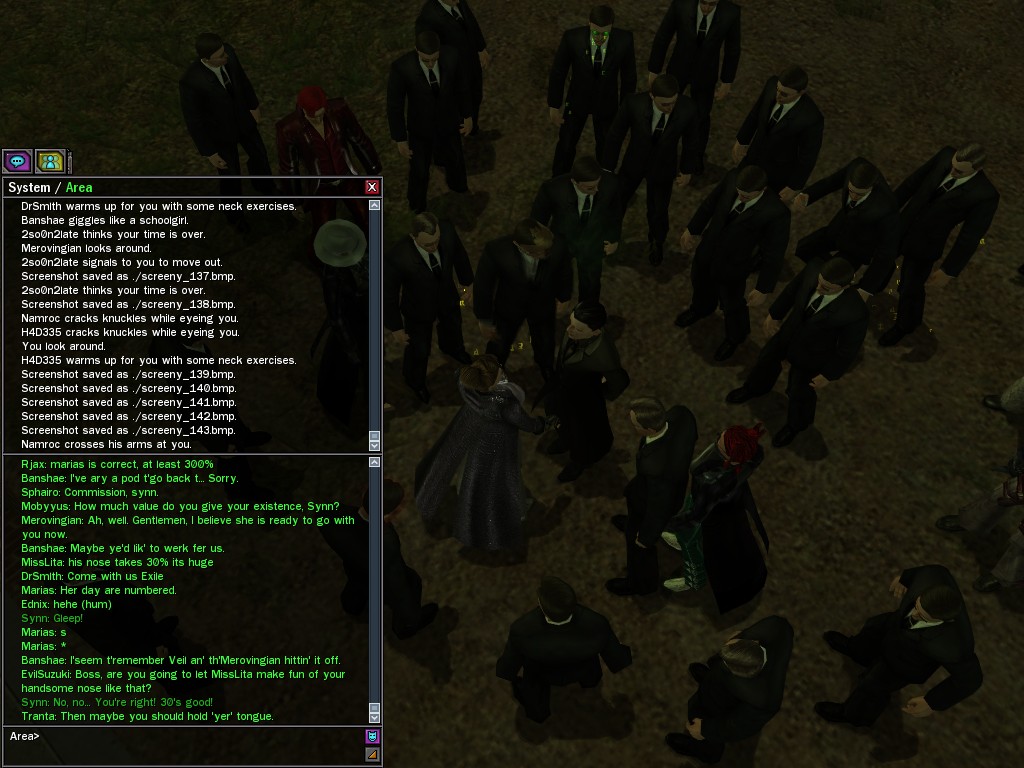1024x768 pixels.
Task: Select the Area label in the chat title
Action: 79,188
